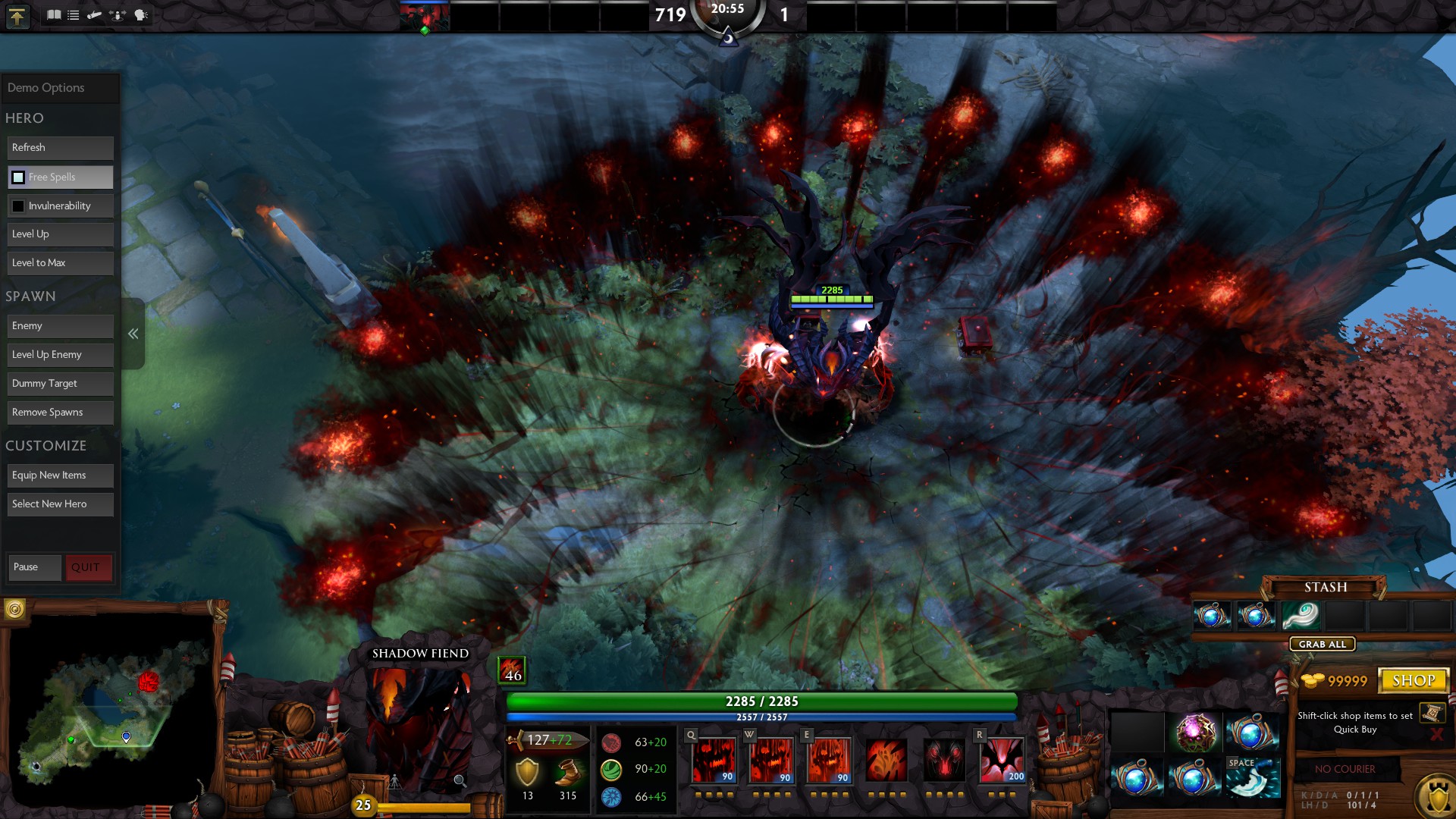Enable the Free Spells checkbox
Viewport: 1456px width, 819px height.
coord(17,177)
